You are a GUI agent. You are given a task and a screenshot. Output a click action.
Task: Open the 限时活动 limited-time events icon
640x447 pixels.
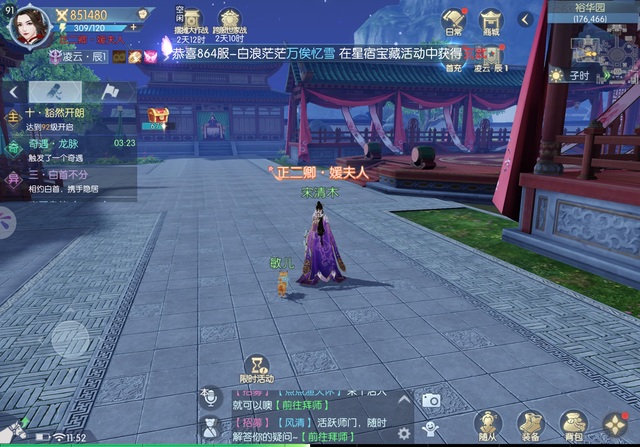257,368
